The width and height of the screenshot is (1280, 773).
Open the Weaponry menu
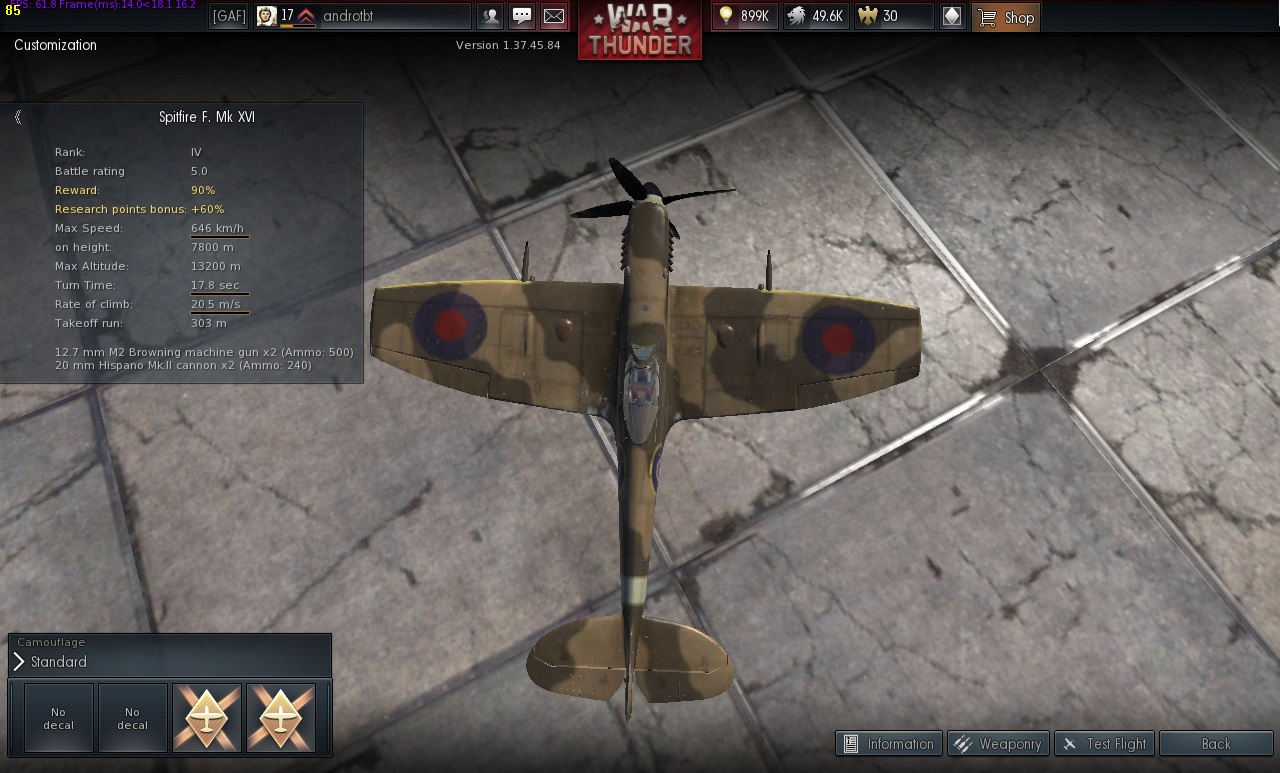(x=997, y=743)
